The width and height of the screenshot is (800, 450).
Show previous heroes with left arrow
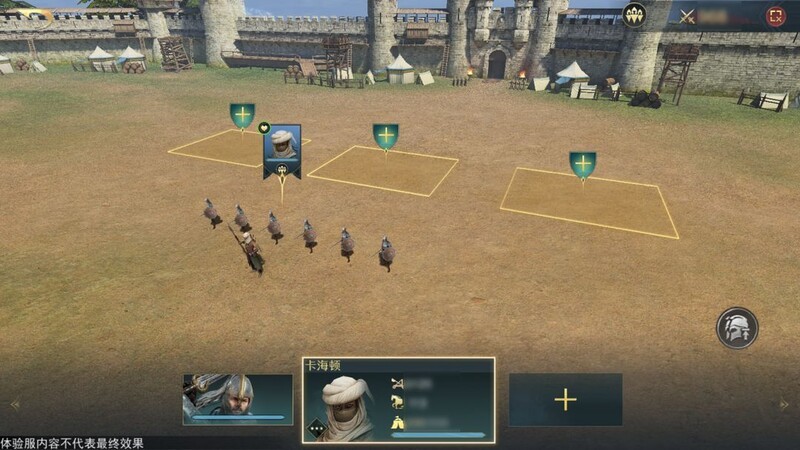coord(14,405)
